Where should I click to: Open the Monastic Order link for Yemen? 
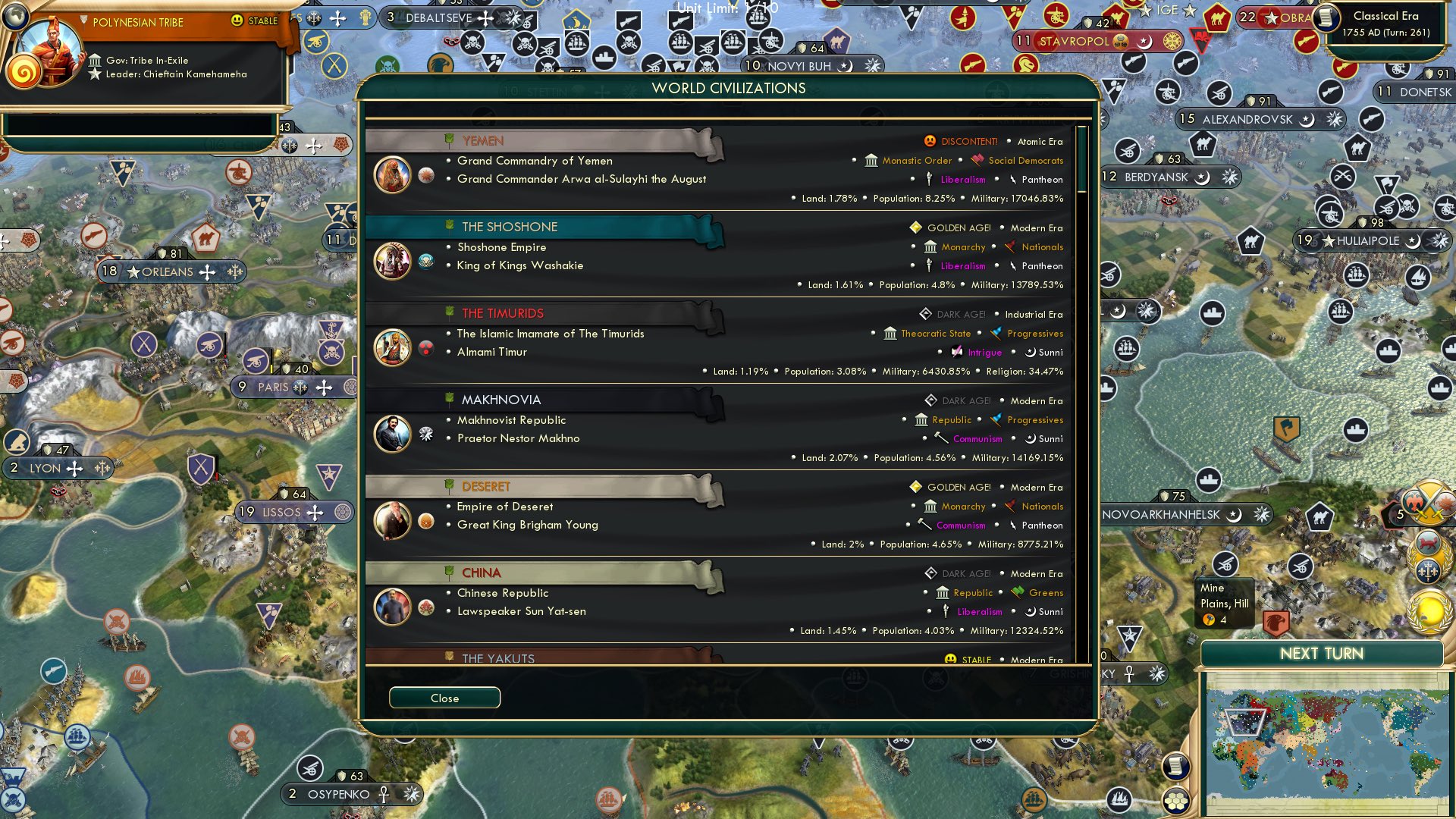pos(917,161)
